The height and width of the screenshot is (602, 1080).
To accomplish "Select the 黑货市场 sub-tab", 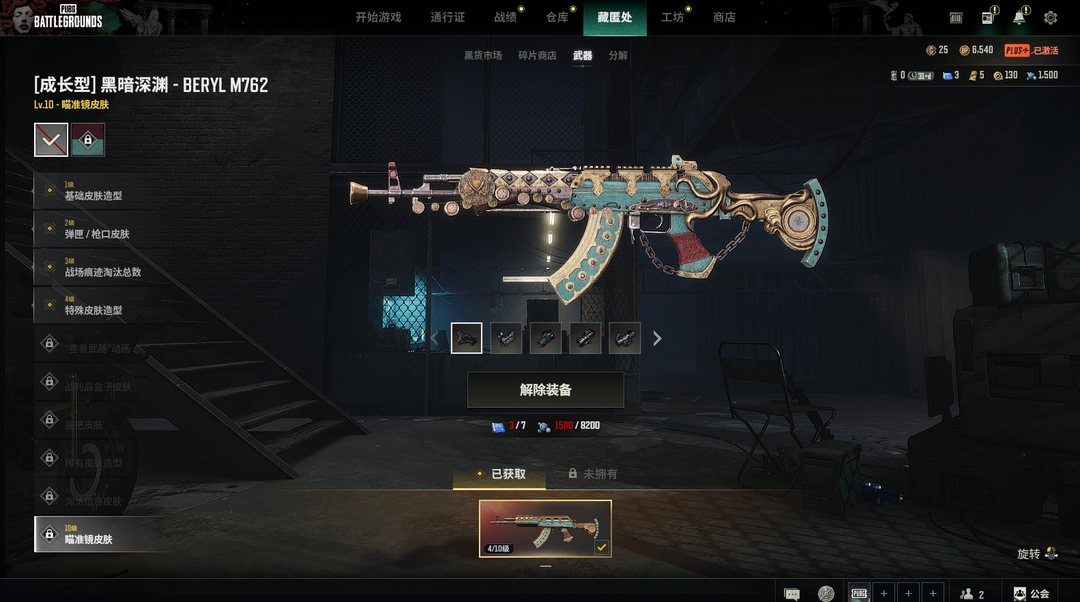I will [483, 56].
